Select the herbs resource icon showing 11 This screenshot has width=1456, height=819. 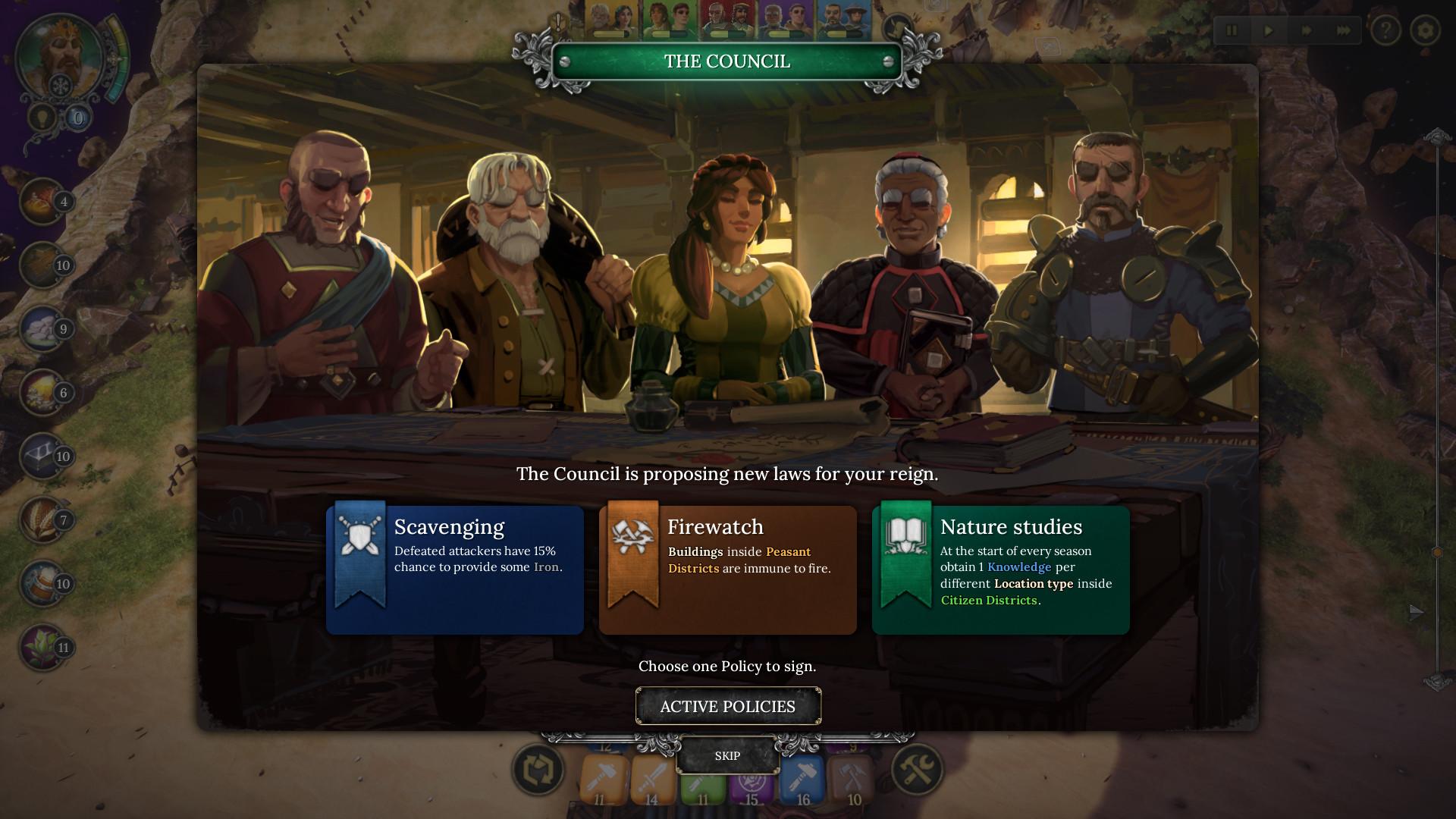click(42, 648)
